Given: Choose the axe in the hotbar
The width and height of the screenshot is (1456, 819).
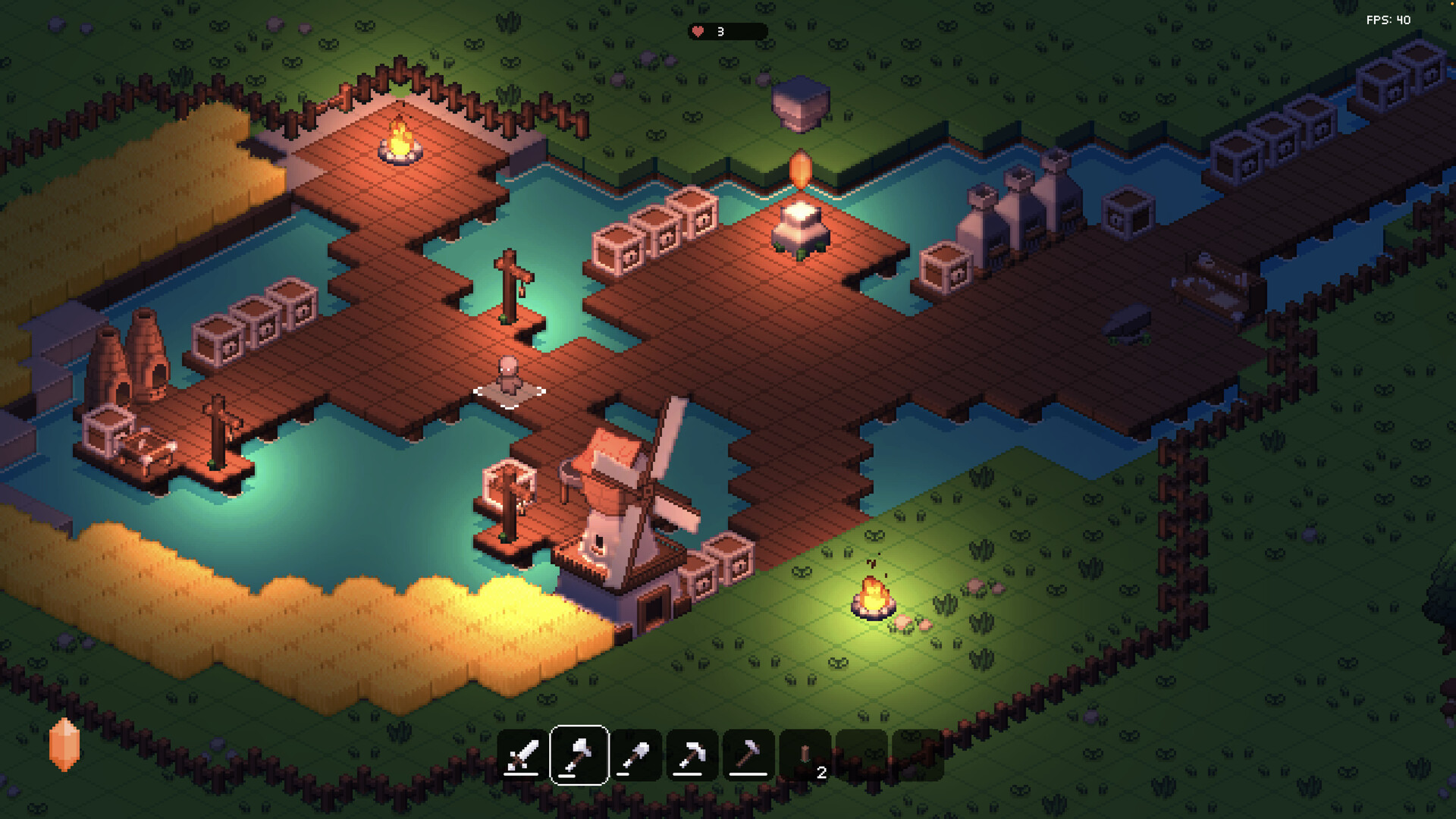Looking at the screenshot, I should tap(579, 755).
